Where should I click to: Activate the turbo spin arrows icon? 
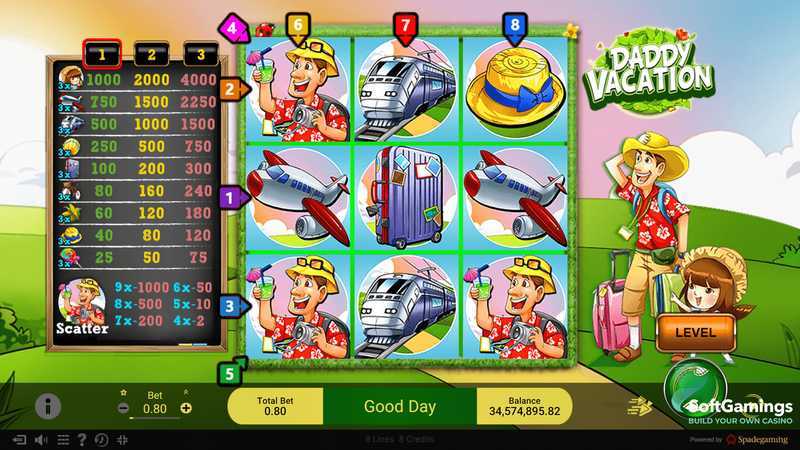tap(637, 405)
